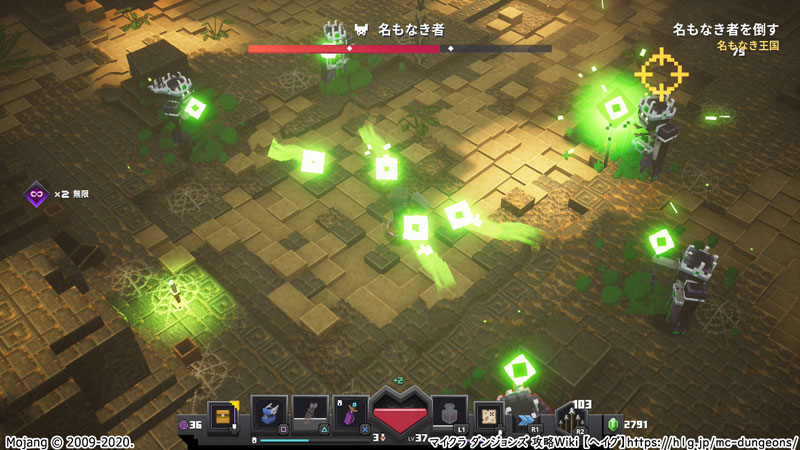Activate the purple quiver artifact
800x450 pixels.
pyautogui.click(x=352, y=413)
